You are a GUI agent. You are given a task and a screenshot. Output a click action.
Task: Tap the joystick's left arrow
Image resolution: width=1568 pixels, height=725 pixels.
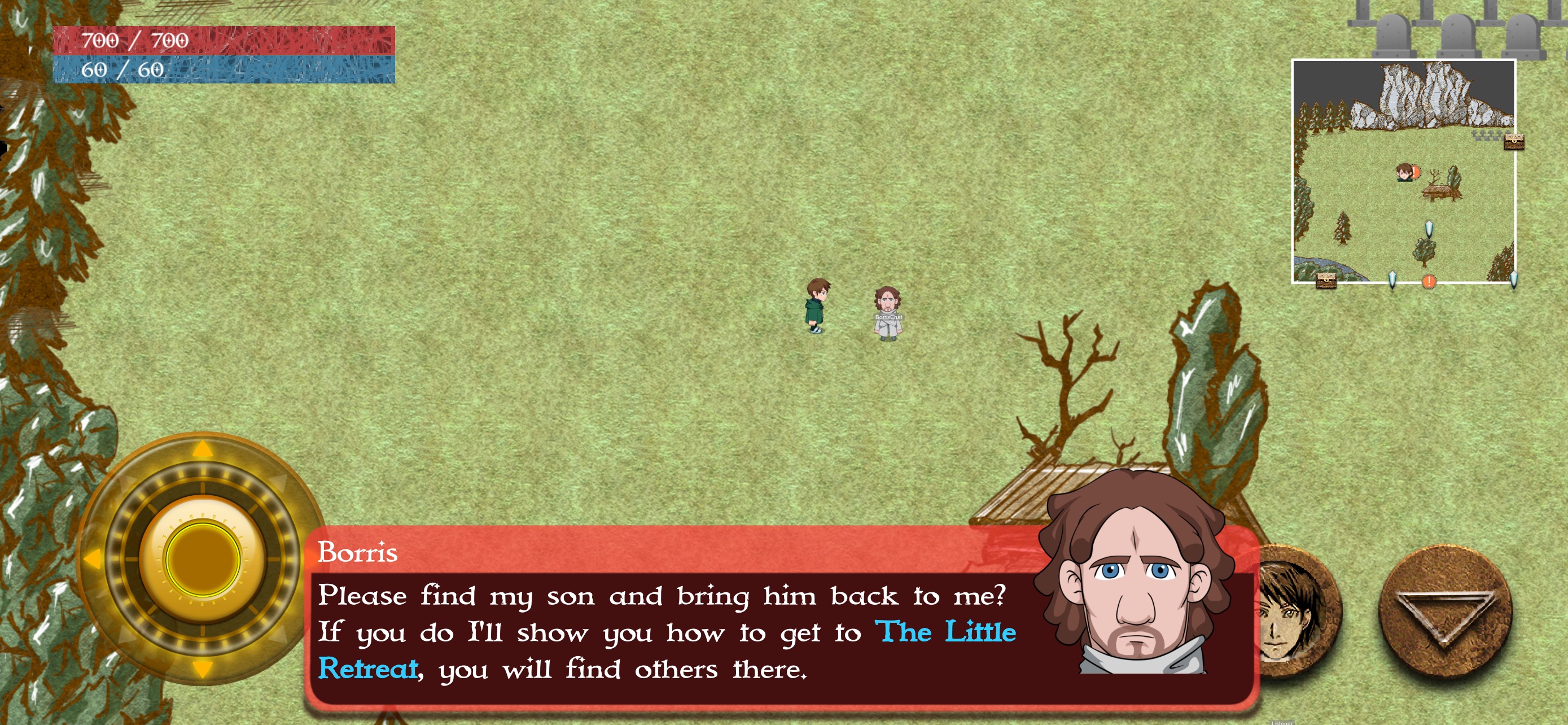[x=93, y=558]
